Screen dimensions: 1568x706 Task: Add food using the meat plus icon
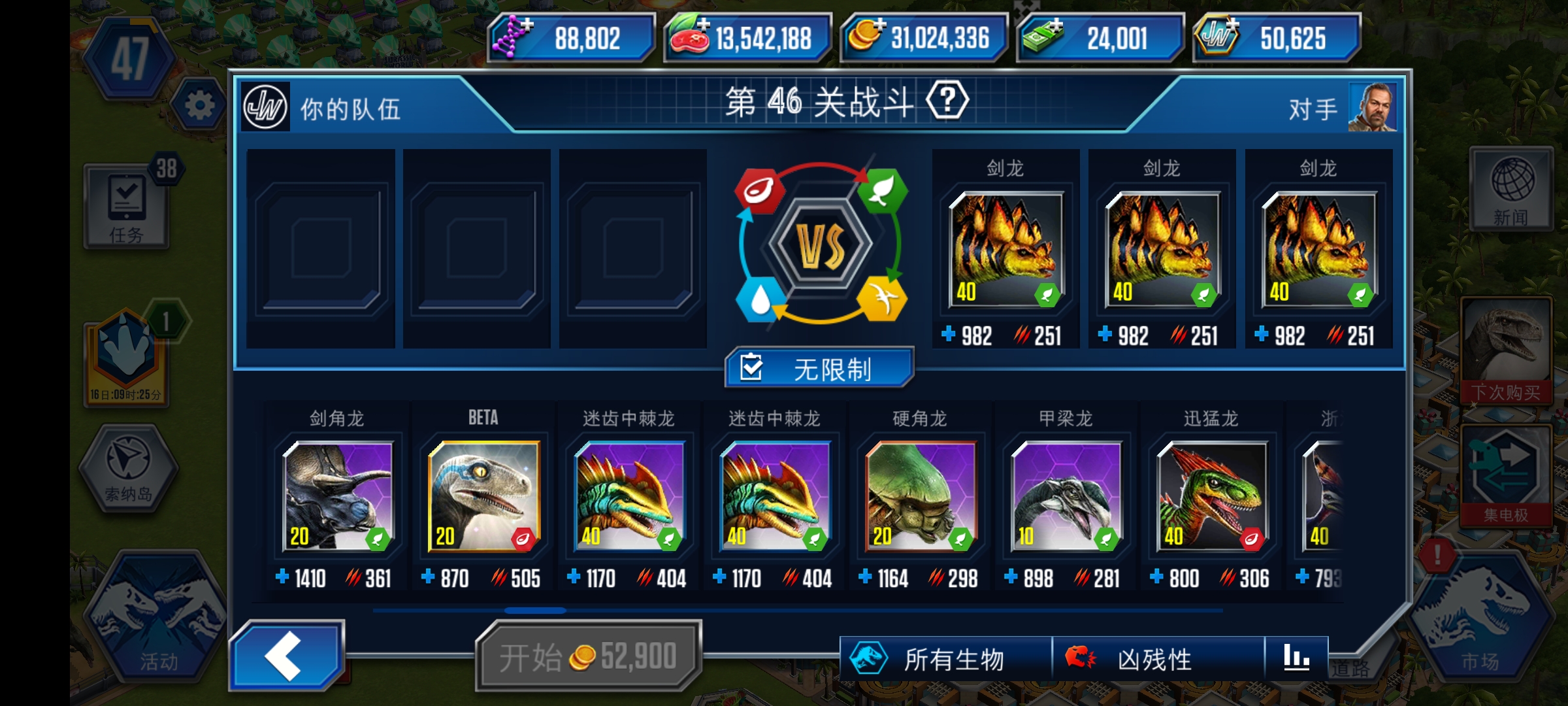point(704,26)
